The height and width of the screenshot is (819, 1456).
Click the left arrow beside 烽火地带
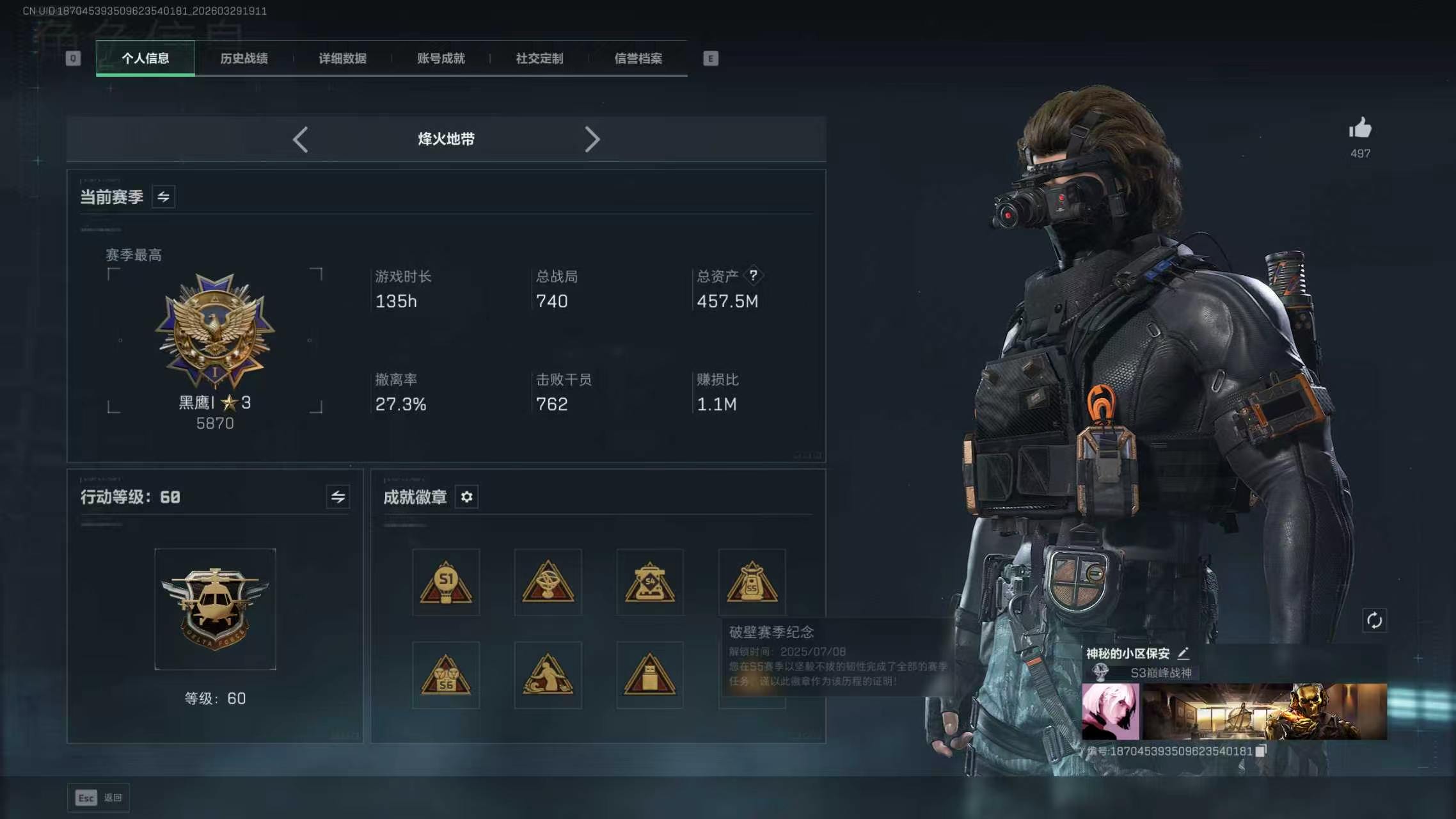tap(301, 139)
